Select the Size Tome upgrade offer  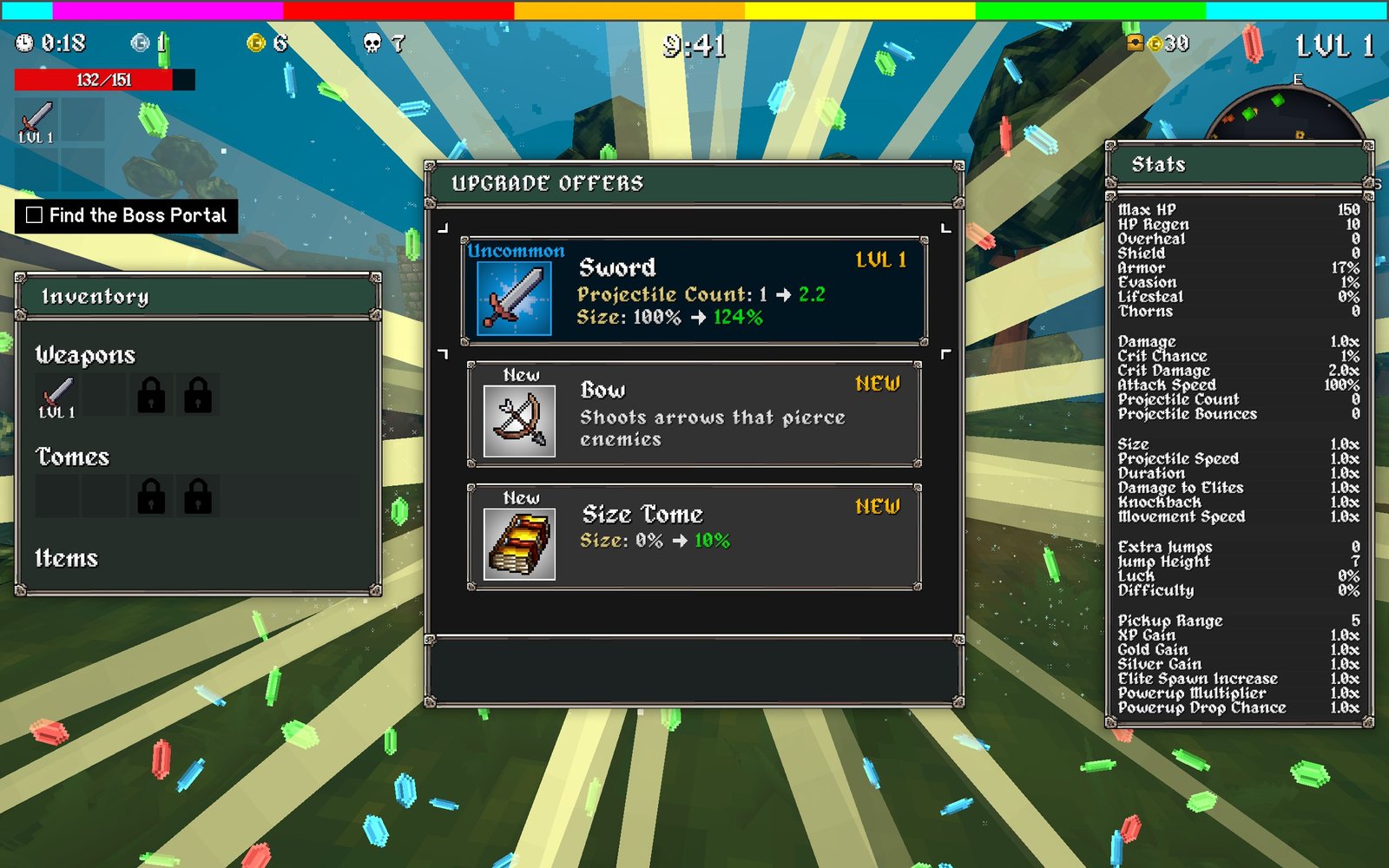click(x=693, y=537)
